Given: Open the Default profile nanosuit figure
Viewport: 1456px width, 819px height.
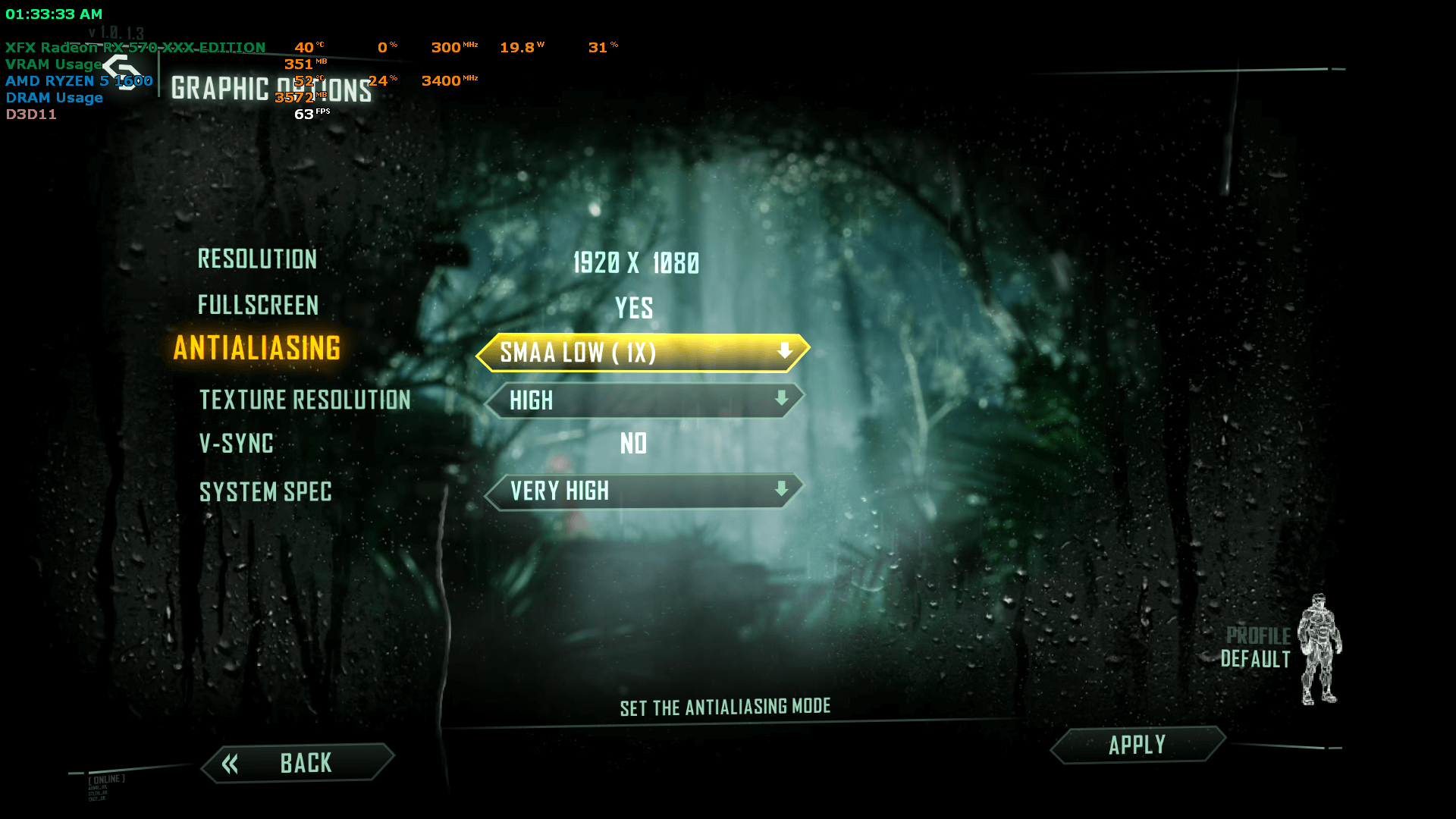Looking at the screenshot, I should tap(1319, 650).
